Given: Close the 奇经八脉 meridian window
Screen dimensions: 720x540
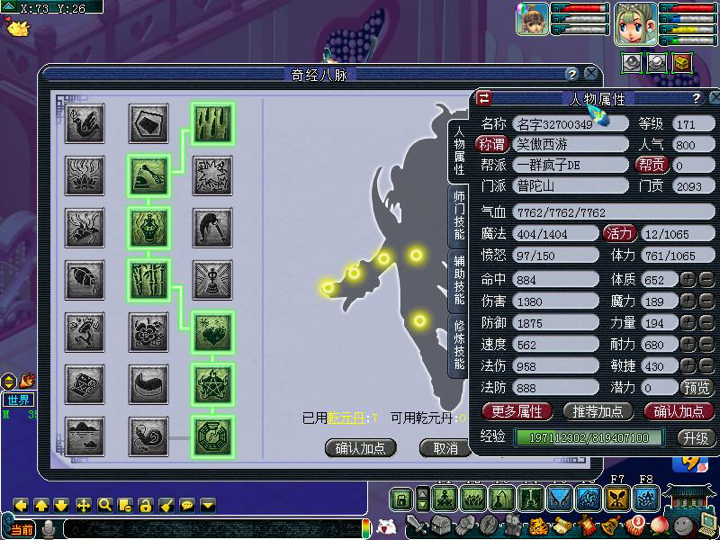Looking at the screenshot, I should 591,74.
